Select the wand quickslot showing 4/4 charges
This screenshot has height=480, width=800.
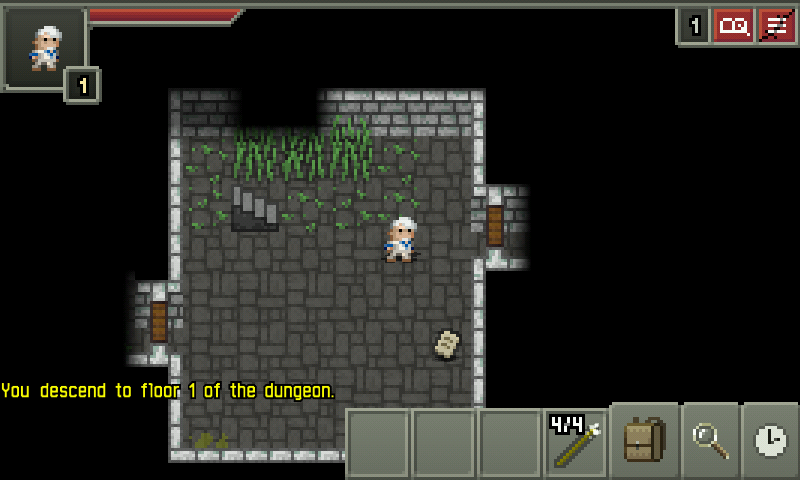pyautogui.click(x=576, y=442)
